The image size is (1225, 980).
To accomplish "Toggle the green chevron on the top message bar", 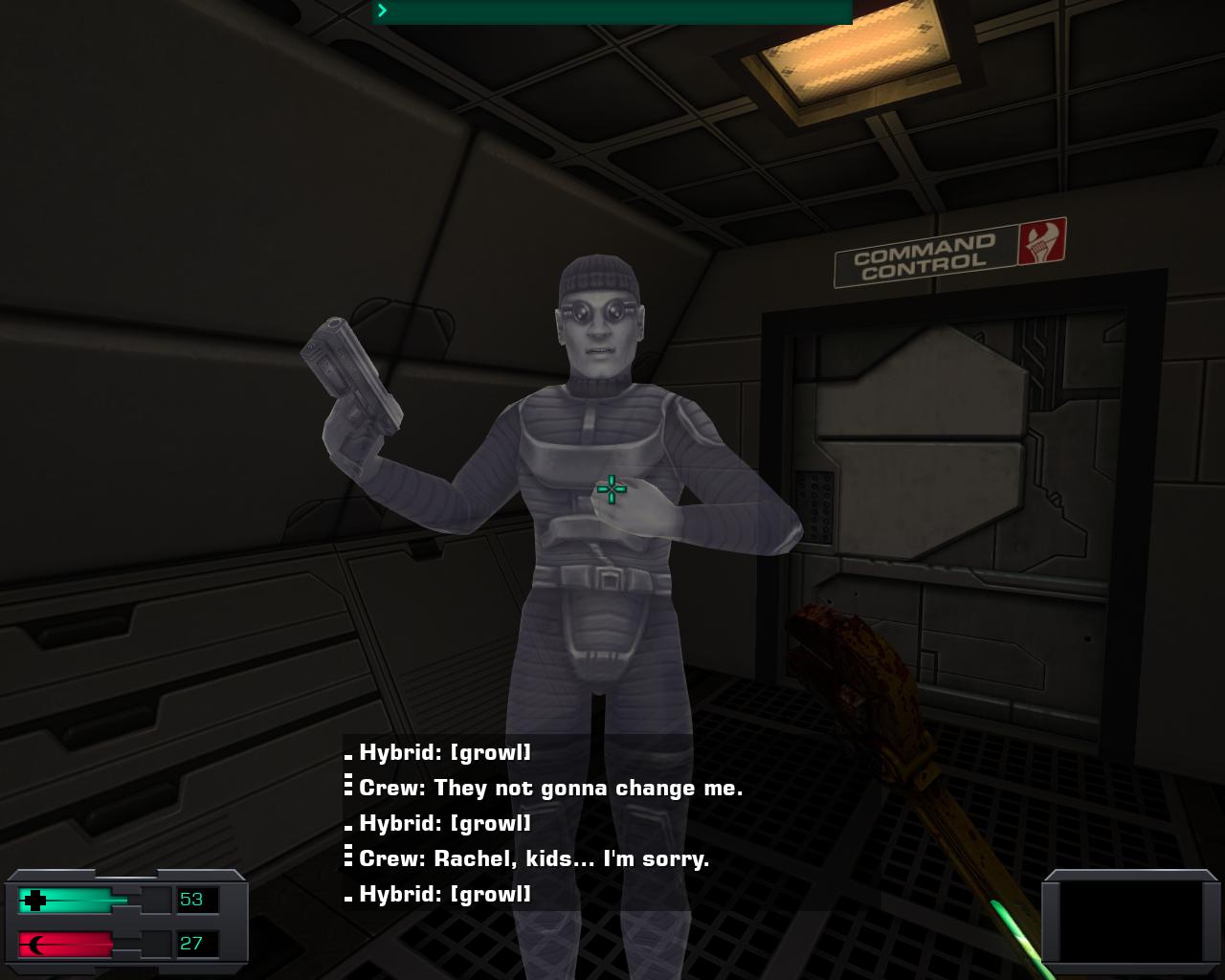I will [381, 11].
